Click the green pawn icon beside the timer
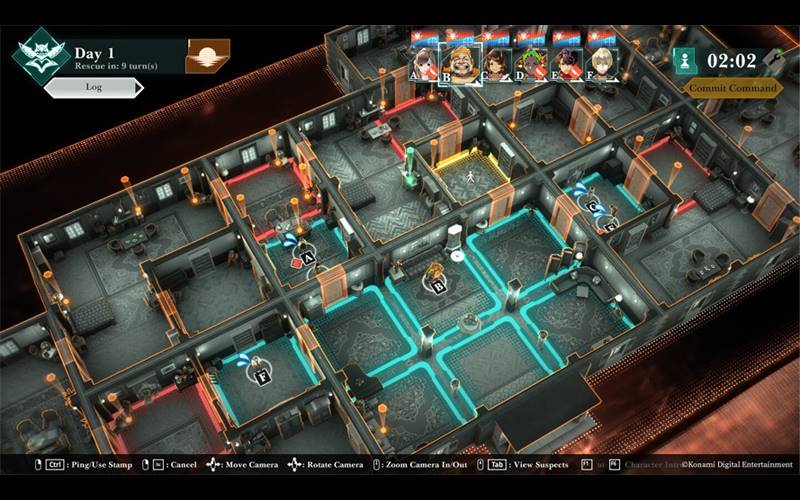This screenshot has height=500, width=800. point(685,59)
